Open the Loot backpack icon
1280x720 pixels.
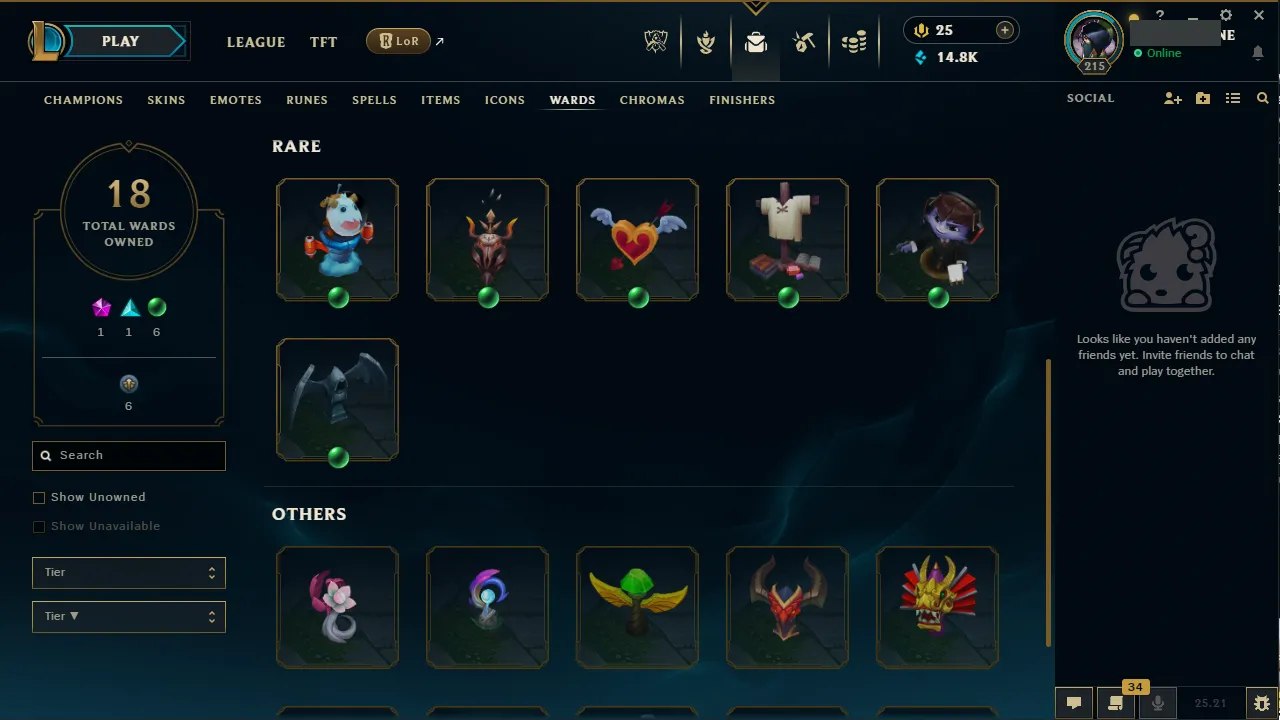click(755, 42)
